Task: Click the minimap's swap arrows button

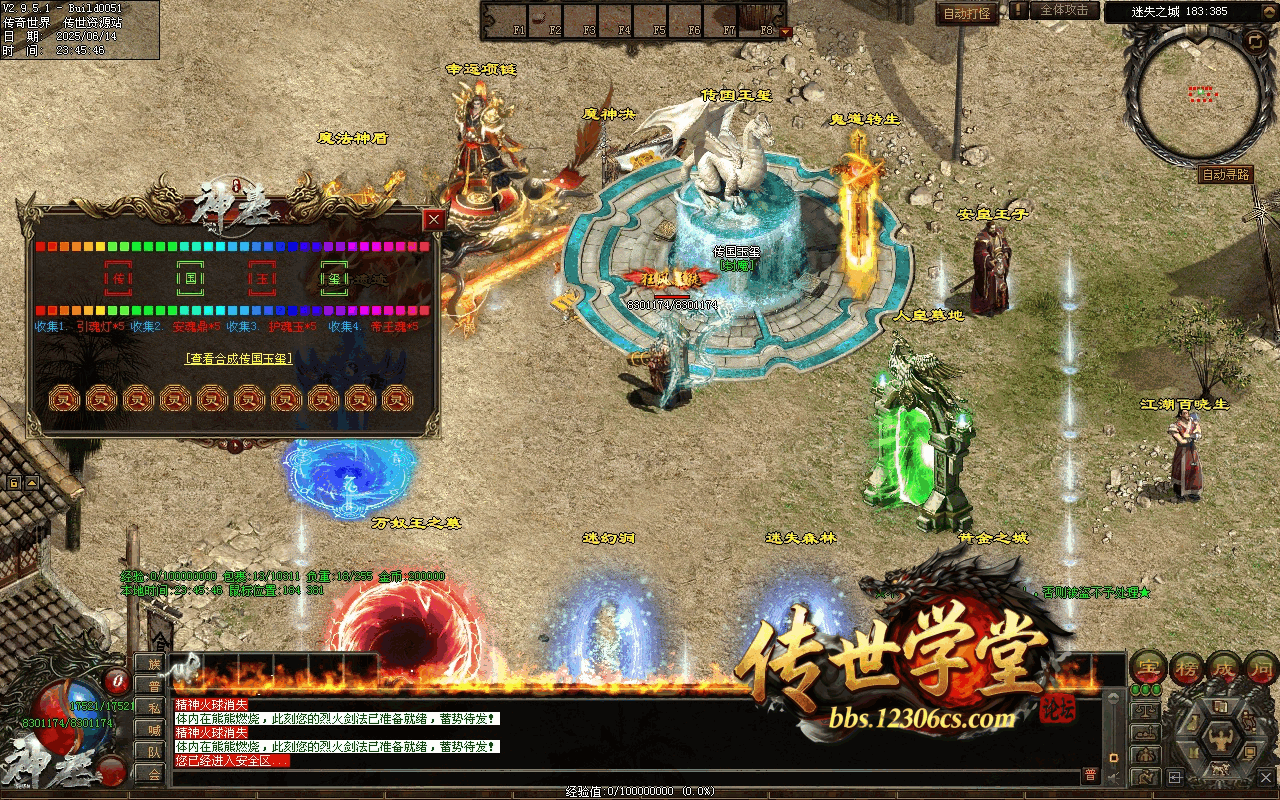Action: click(1255, 41)
